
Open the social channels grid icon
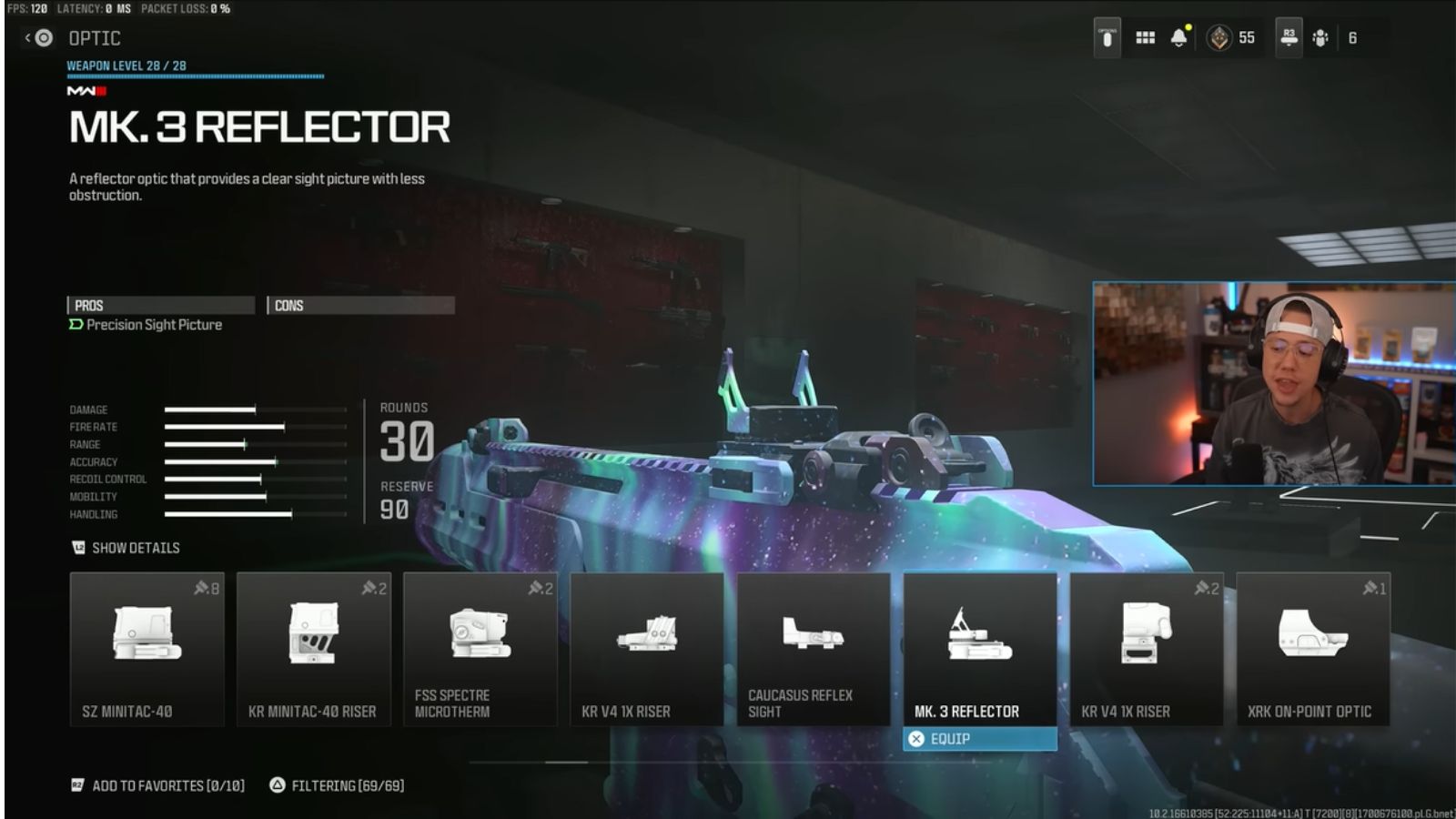click(1145, 37)
